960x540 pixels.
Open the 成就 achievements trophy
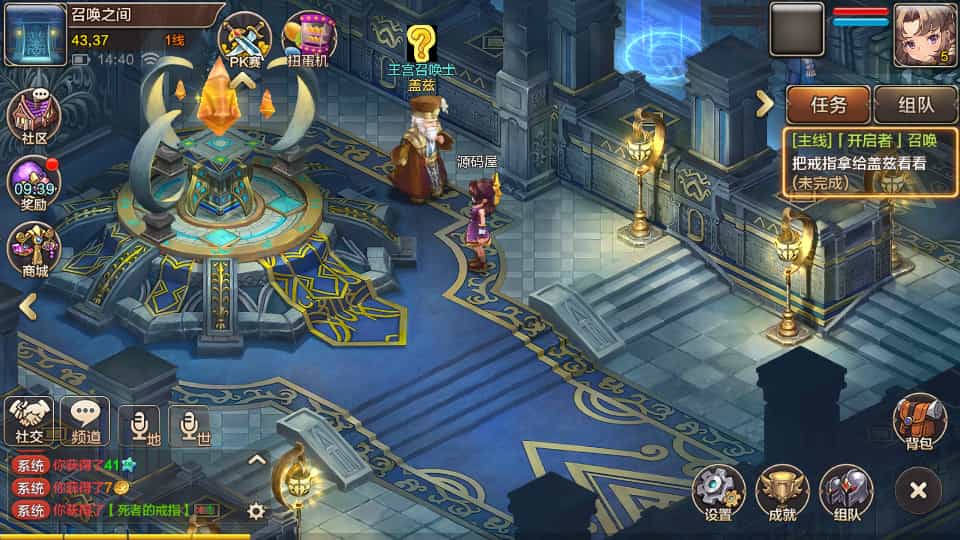[x=782, y=492]
